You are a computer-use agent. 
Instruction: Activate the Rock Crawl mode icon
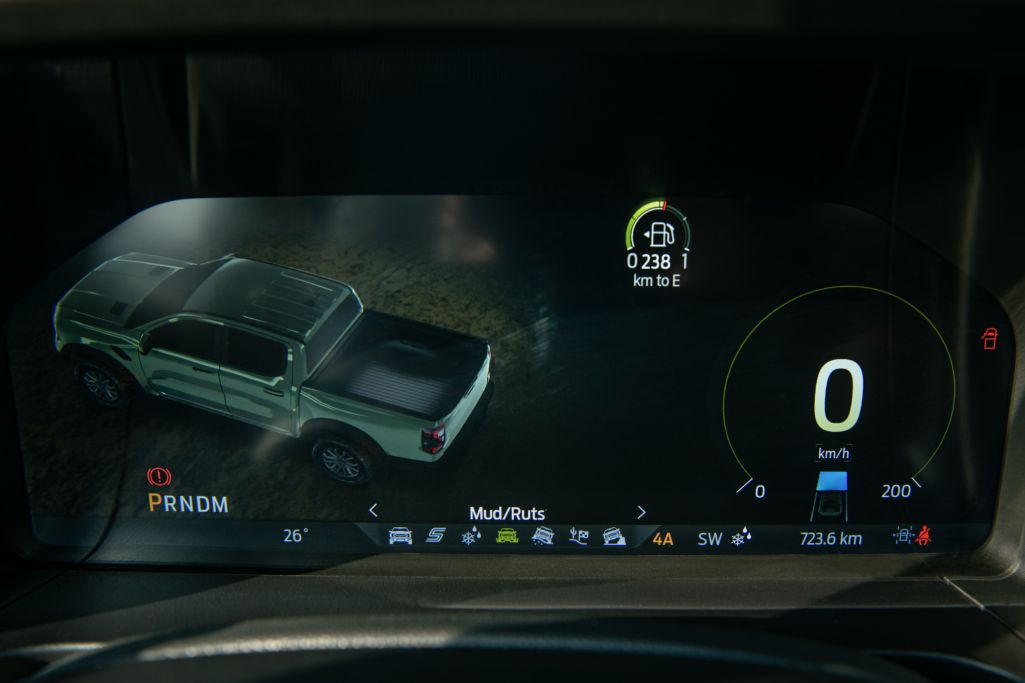tap(615, 537)
